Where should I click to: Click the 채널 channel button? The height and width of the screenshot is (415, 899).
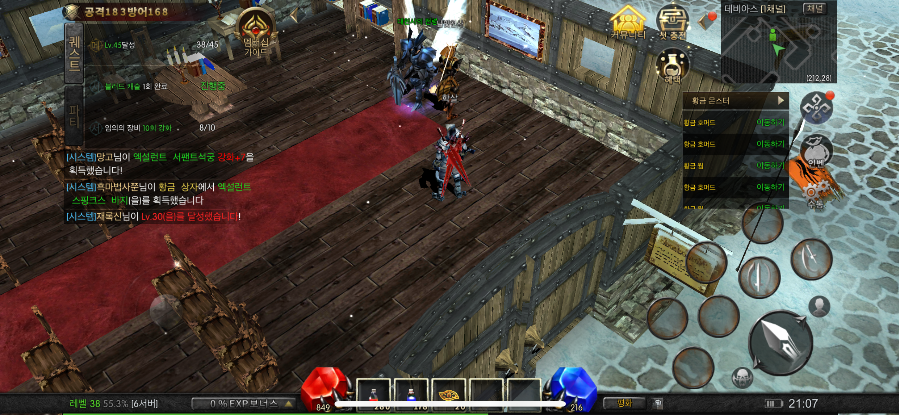815,7
